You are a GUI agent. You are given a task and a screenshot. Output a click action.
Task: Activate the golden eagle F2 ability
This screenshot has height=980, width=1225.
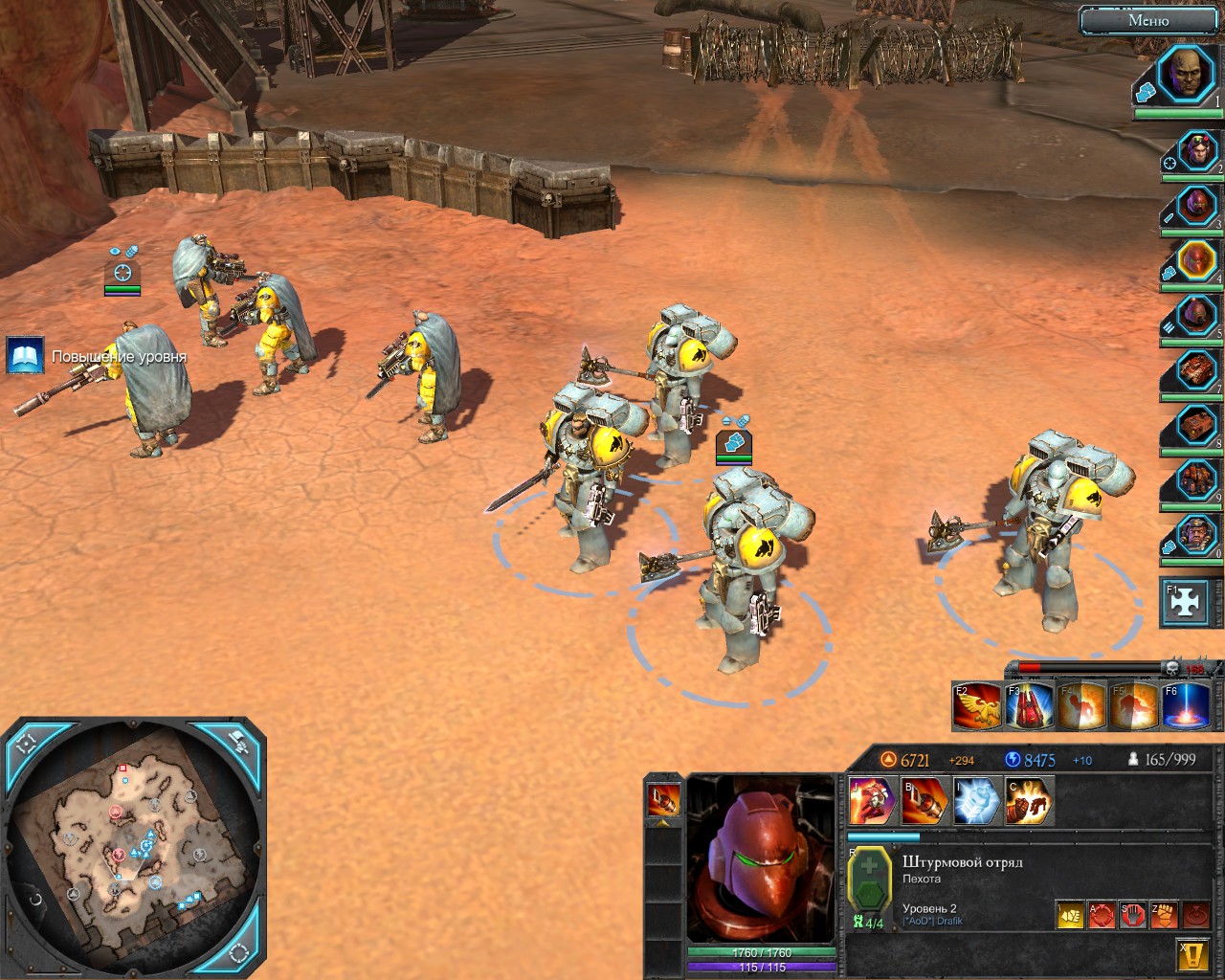tap(977, 705)
